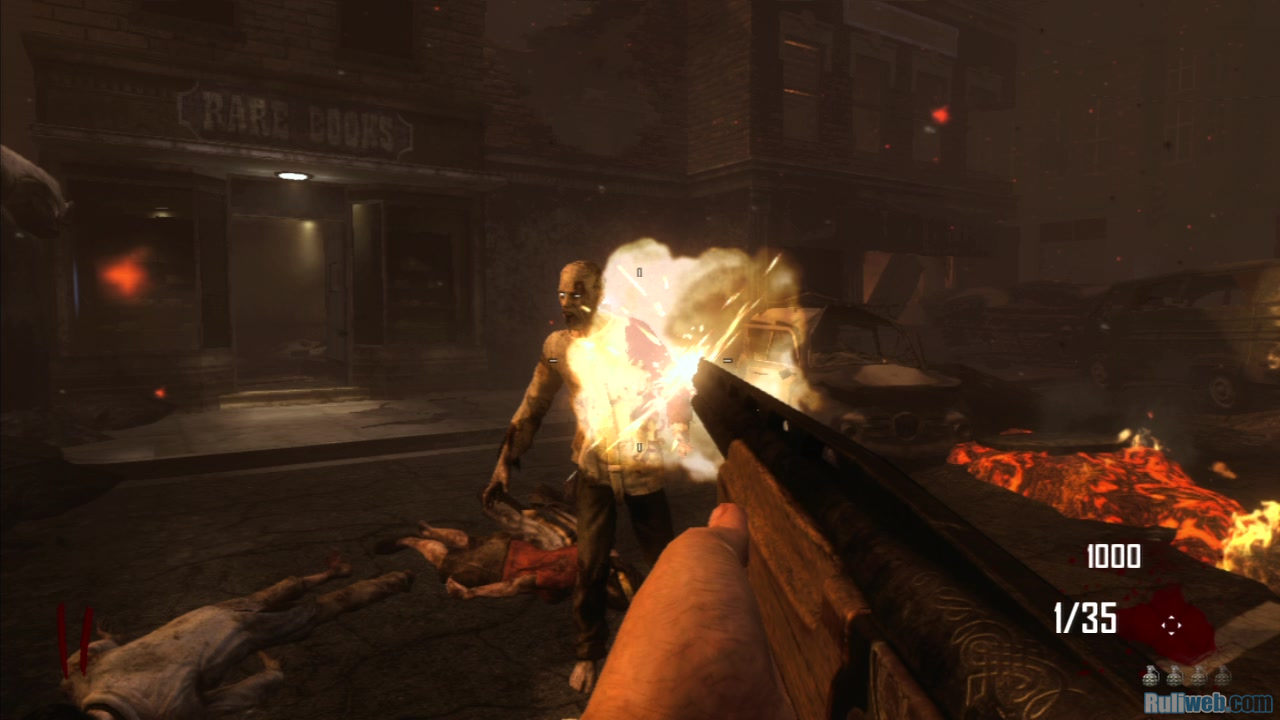Select the D-pad equipment selector icon
This screenshot has height=720, width=1280.
[x=1171, y=626]
